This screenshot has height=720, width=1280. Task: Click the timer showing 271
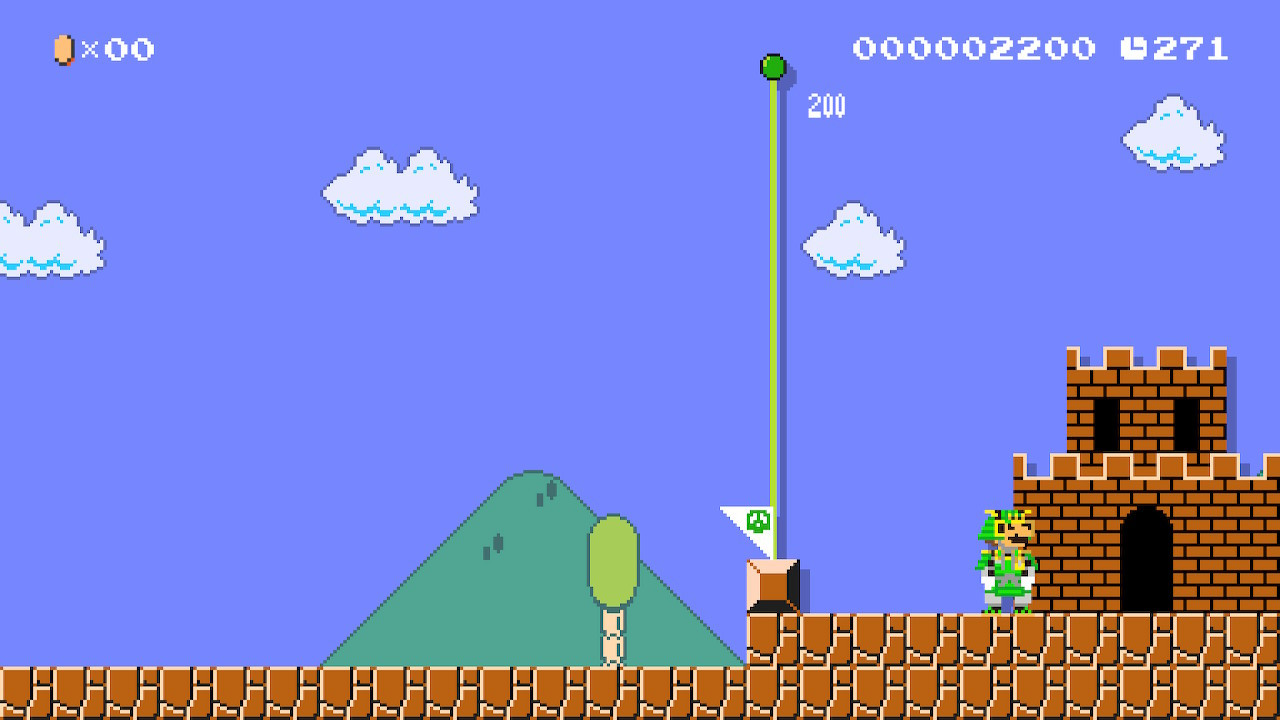[x=1190, y=48]
